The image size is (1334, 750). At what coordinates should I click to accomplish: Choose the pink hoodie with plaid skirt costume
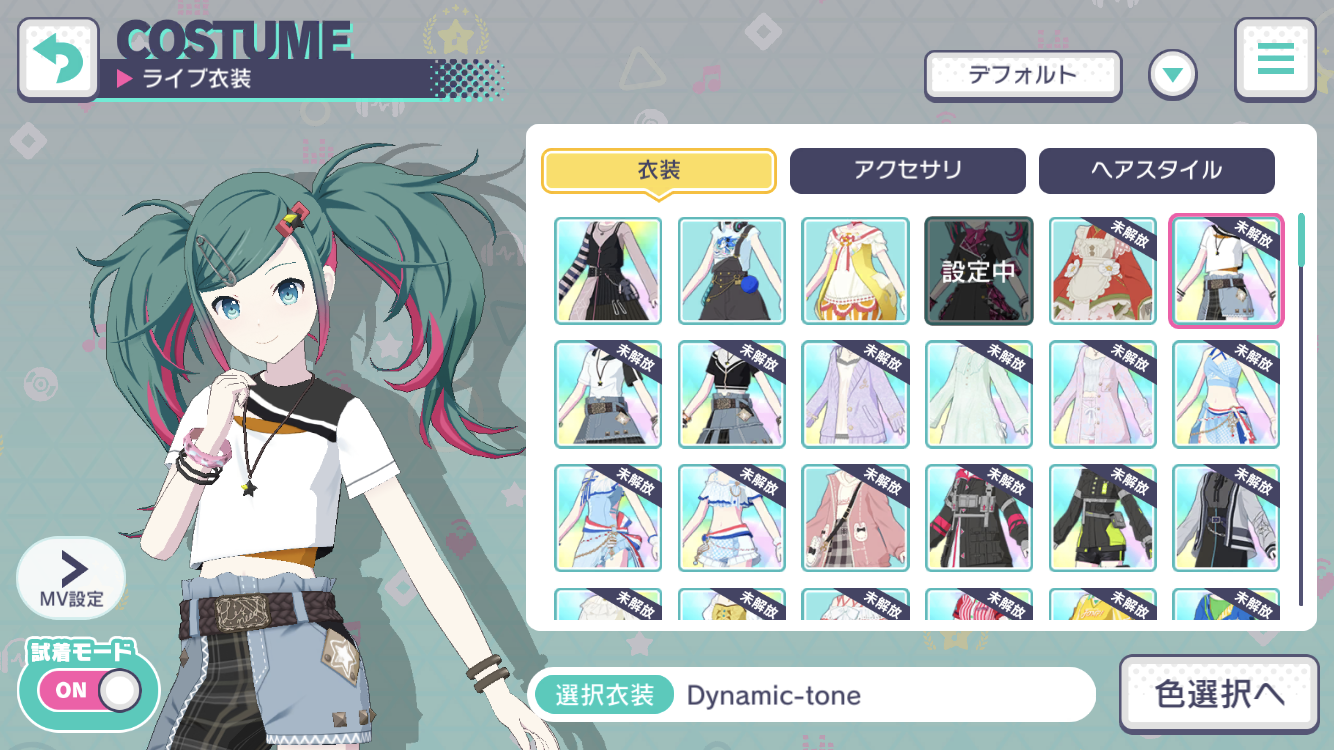point(855,518)
